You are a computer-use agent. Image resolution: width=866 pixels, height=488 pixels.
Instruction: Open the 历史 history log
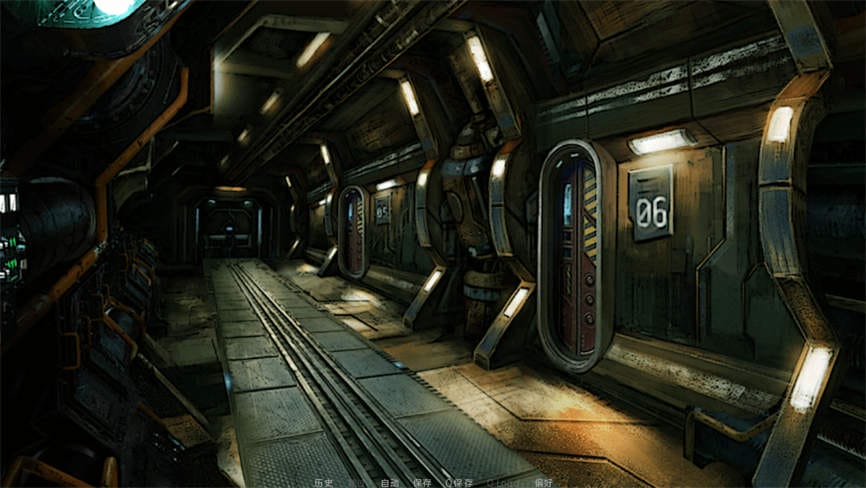pyautogui.click(x=323, y=482)
